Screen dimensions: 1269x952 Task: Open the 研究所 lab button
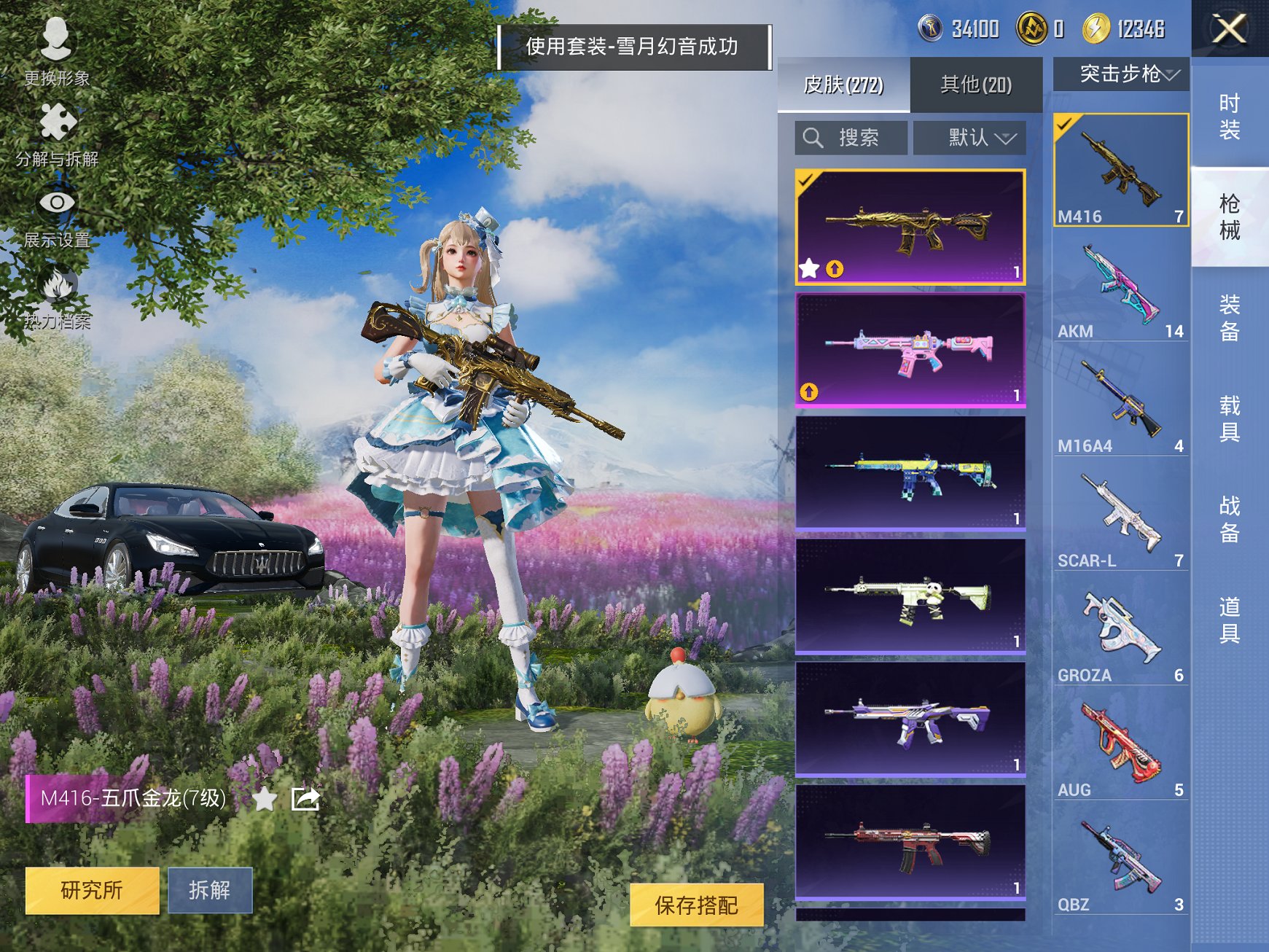point(92,891)
